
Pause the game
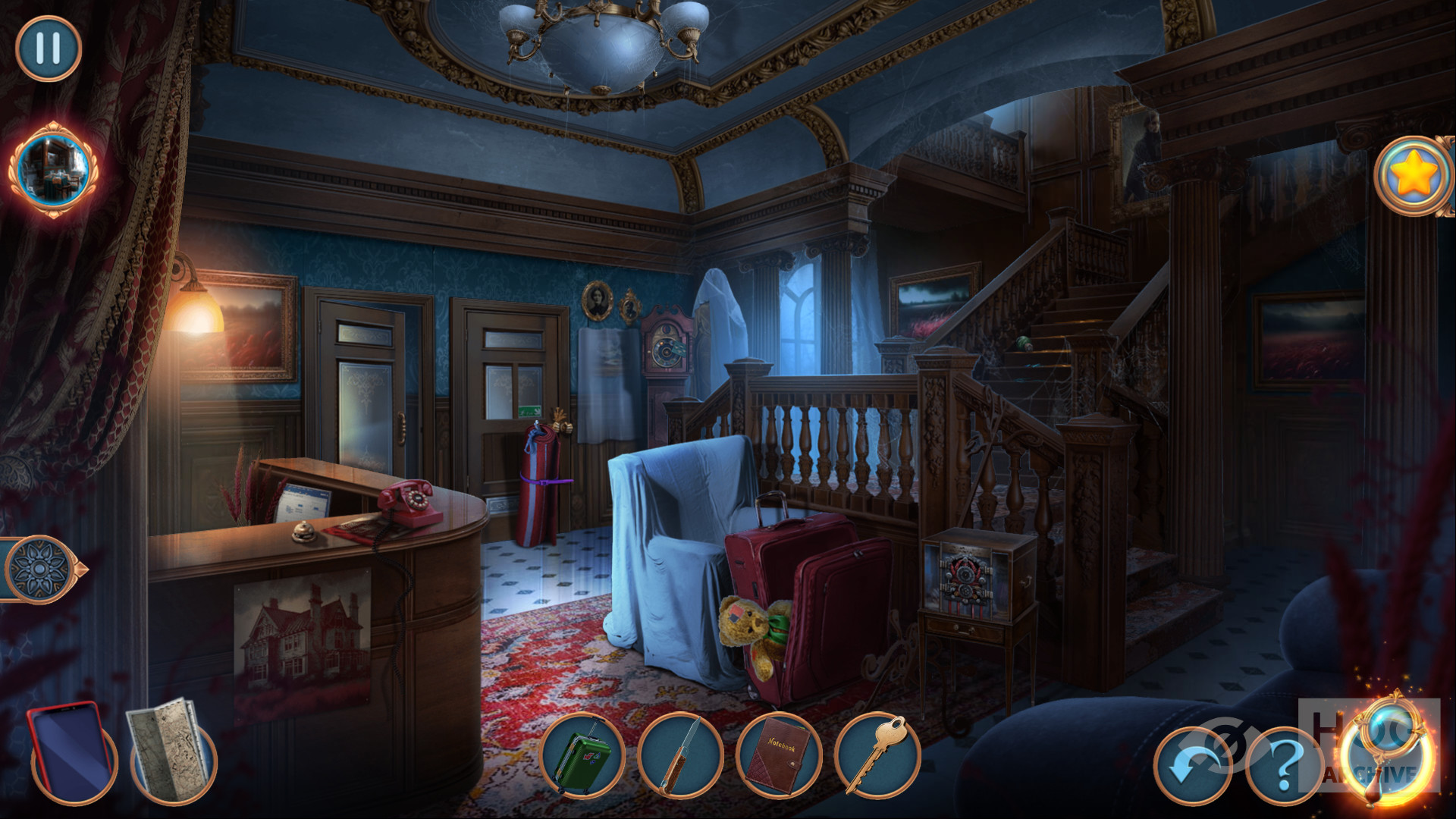[49, 48]
